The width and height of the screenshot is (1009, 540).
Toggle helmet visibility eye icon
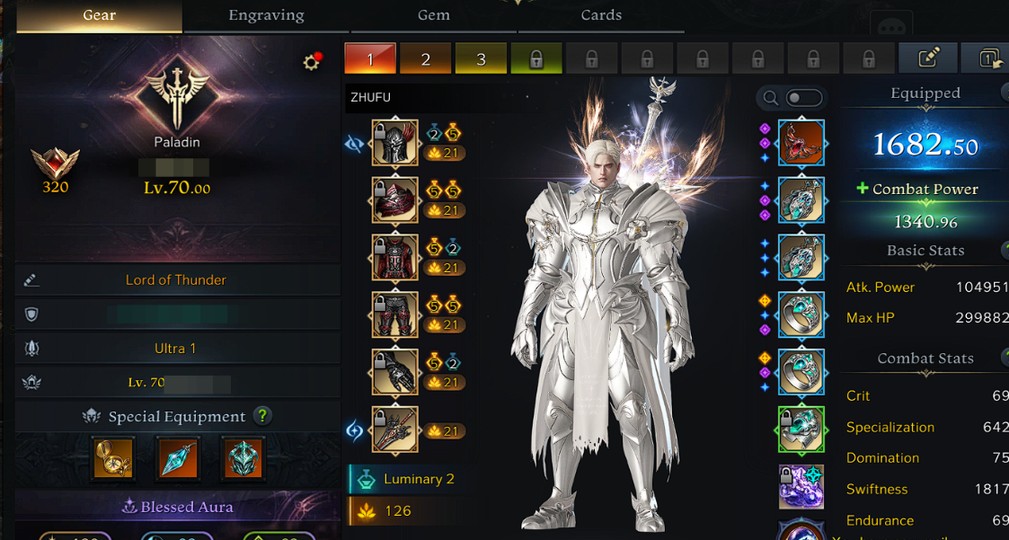354,144
